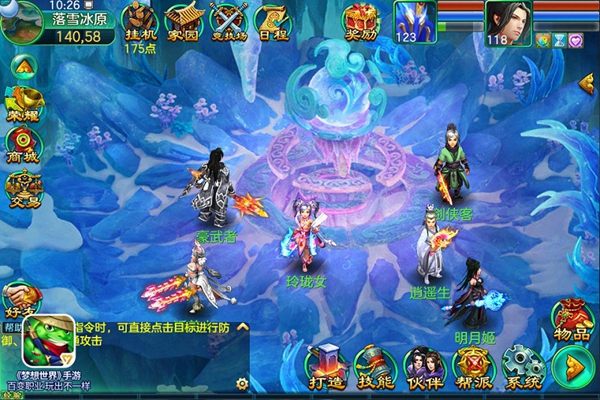Open the 家园 homestead screen

click(183, 20)
